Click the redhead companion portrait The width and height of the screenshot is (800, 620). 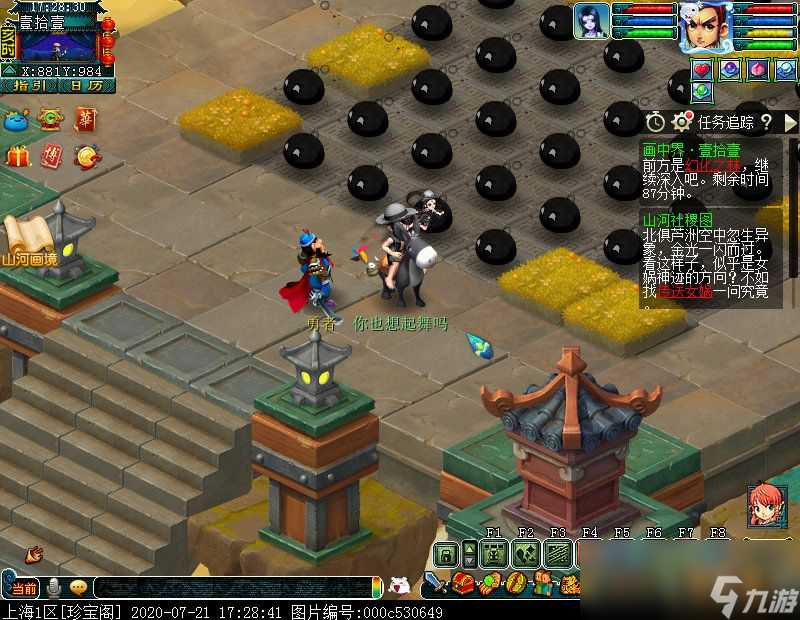[x=766, y=506]
